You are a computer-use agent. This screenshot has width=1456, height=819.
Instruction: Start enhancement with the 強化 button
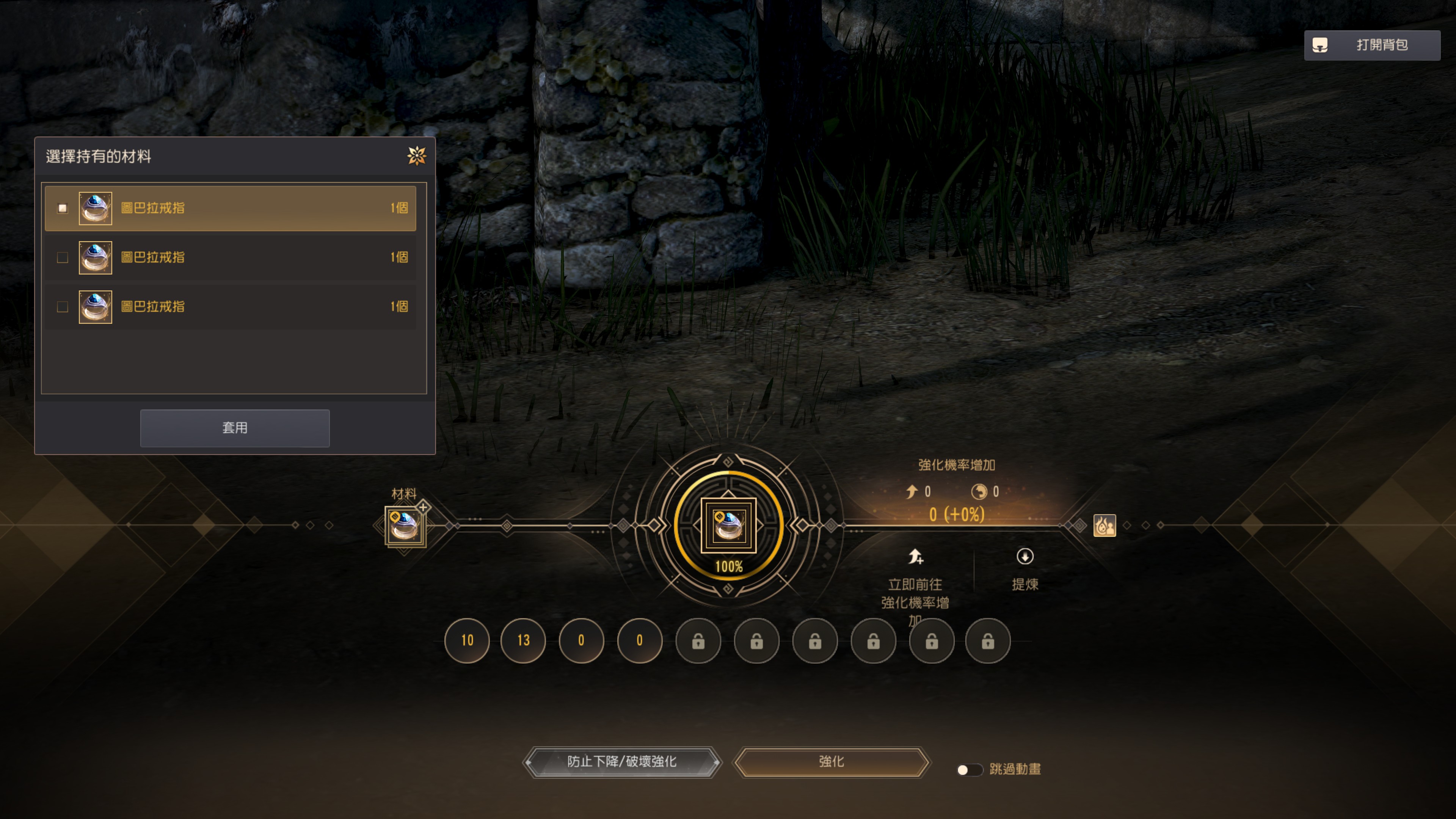point(831,762)
